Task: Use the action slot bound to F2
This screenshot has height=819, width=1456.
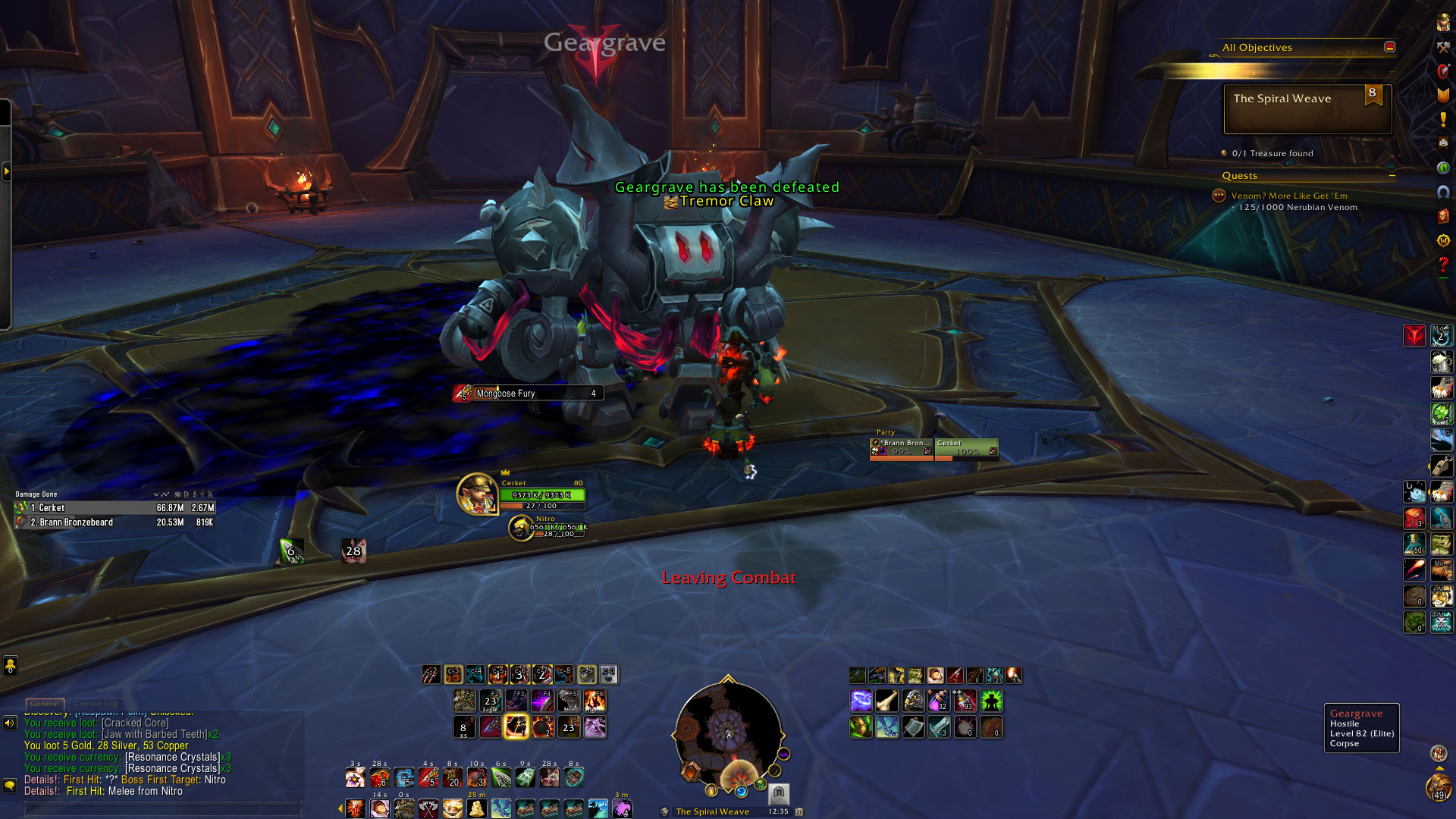Action: [x=490, y=701]
